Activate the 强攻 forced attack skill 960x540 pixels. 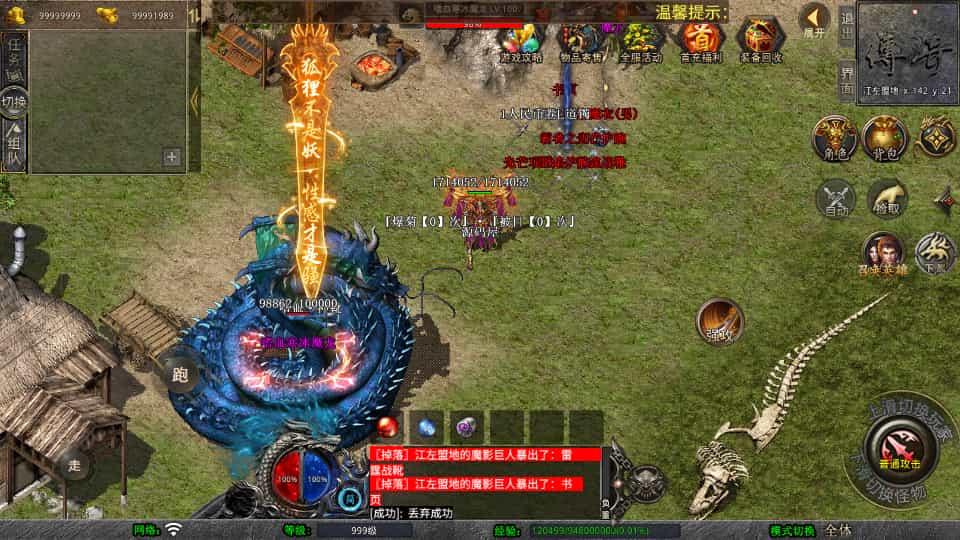pos(719,320)
